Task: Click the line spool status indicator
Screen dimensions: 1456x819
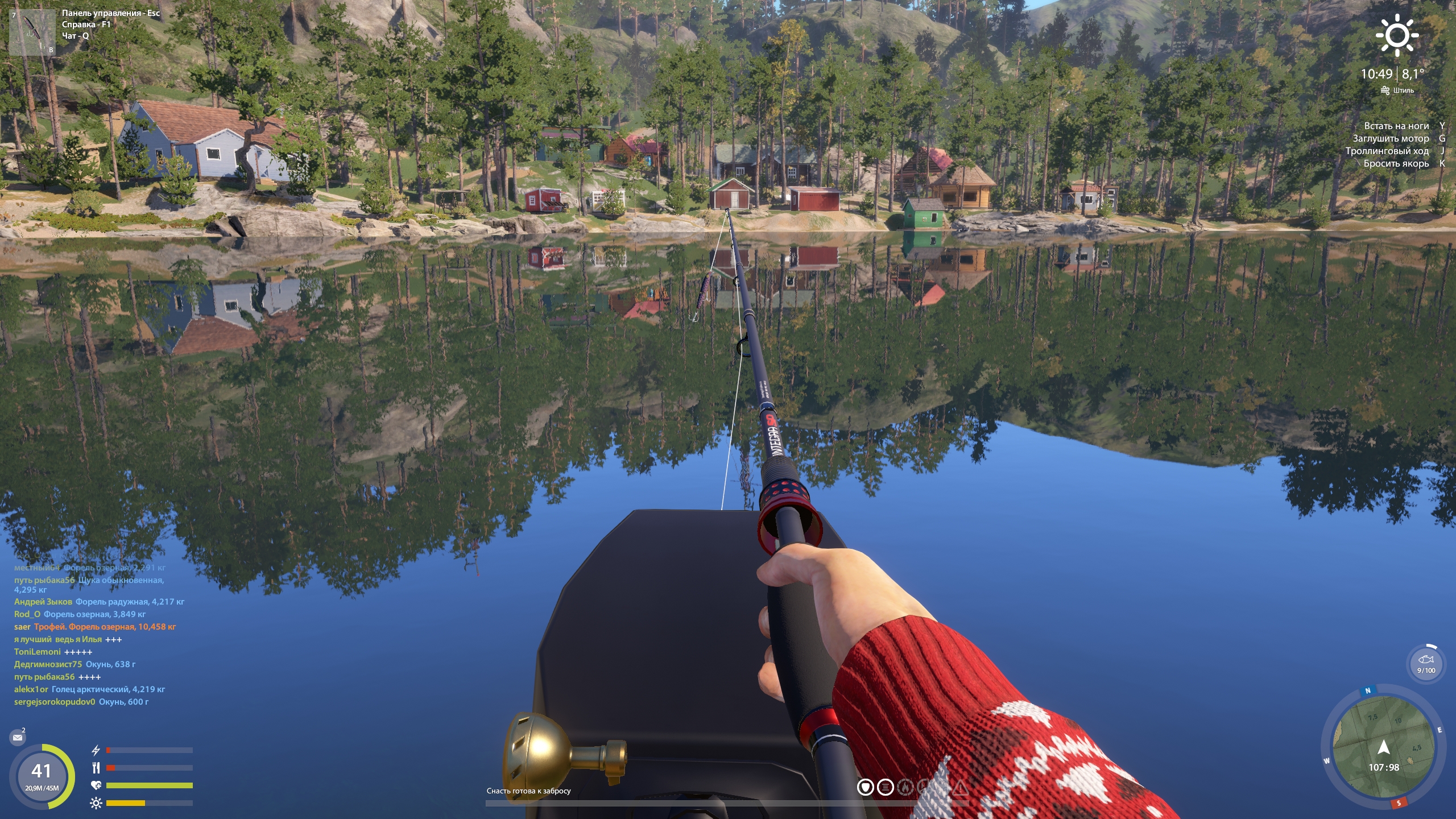Action: [x=885, y=787]
